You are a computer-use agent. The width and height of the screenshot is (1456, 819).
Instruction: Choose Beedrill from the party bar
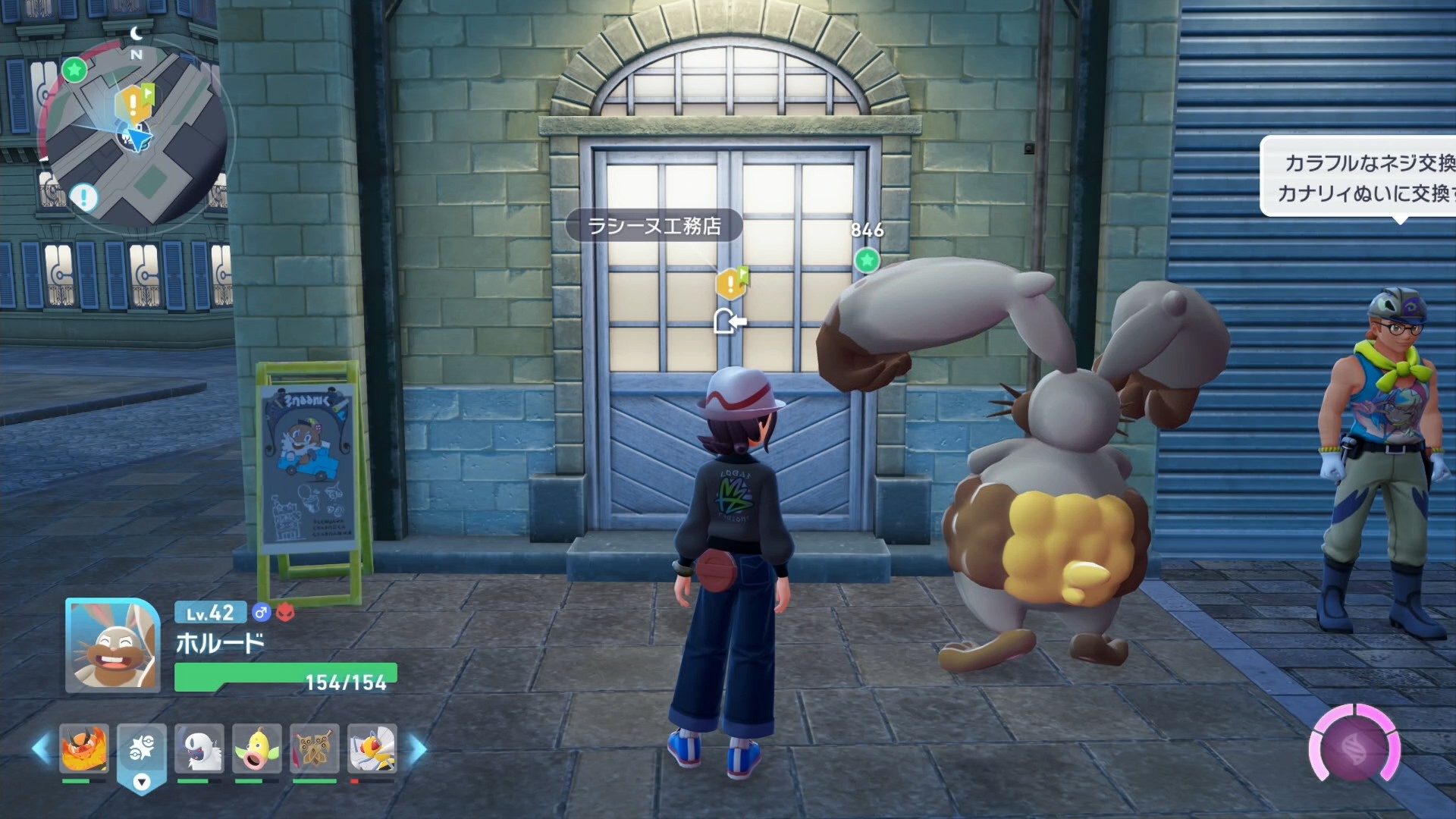click(x=372, y=748)
